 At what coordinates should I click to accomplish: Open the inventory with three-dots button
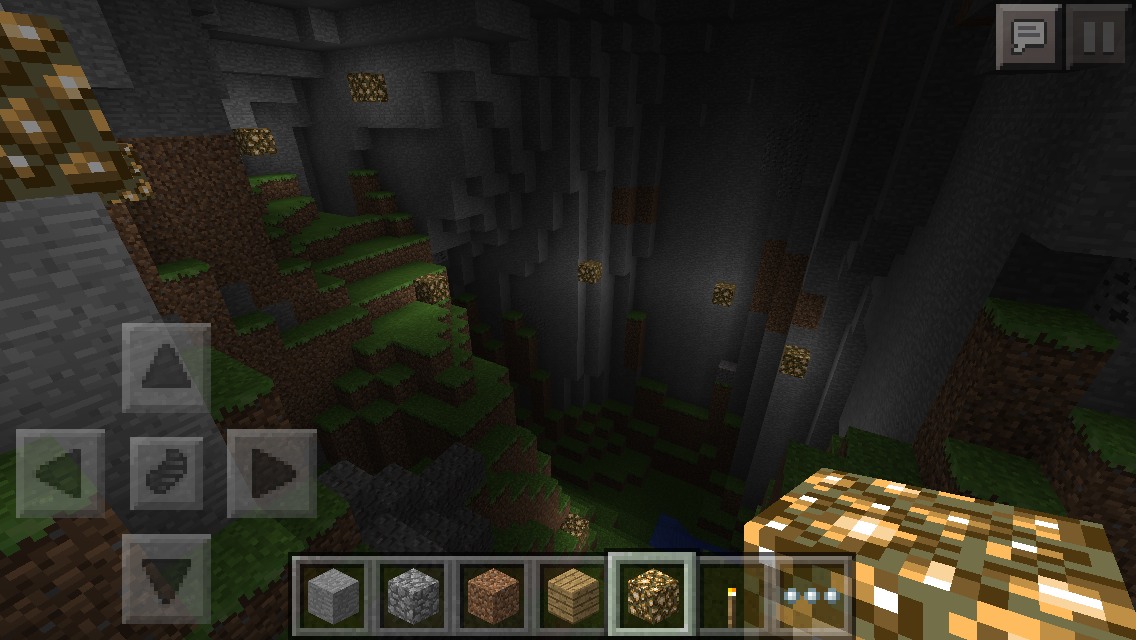click(811, 595)
